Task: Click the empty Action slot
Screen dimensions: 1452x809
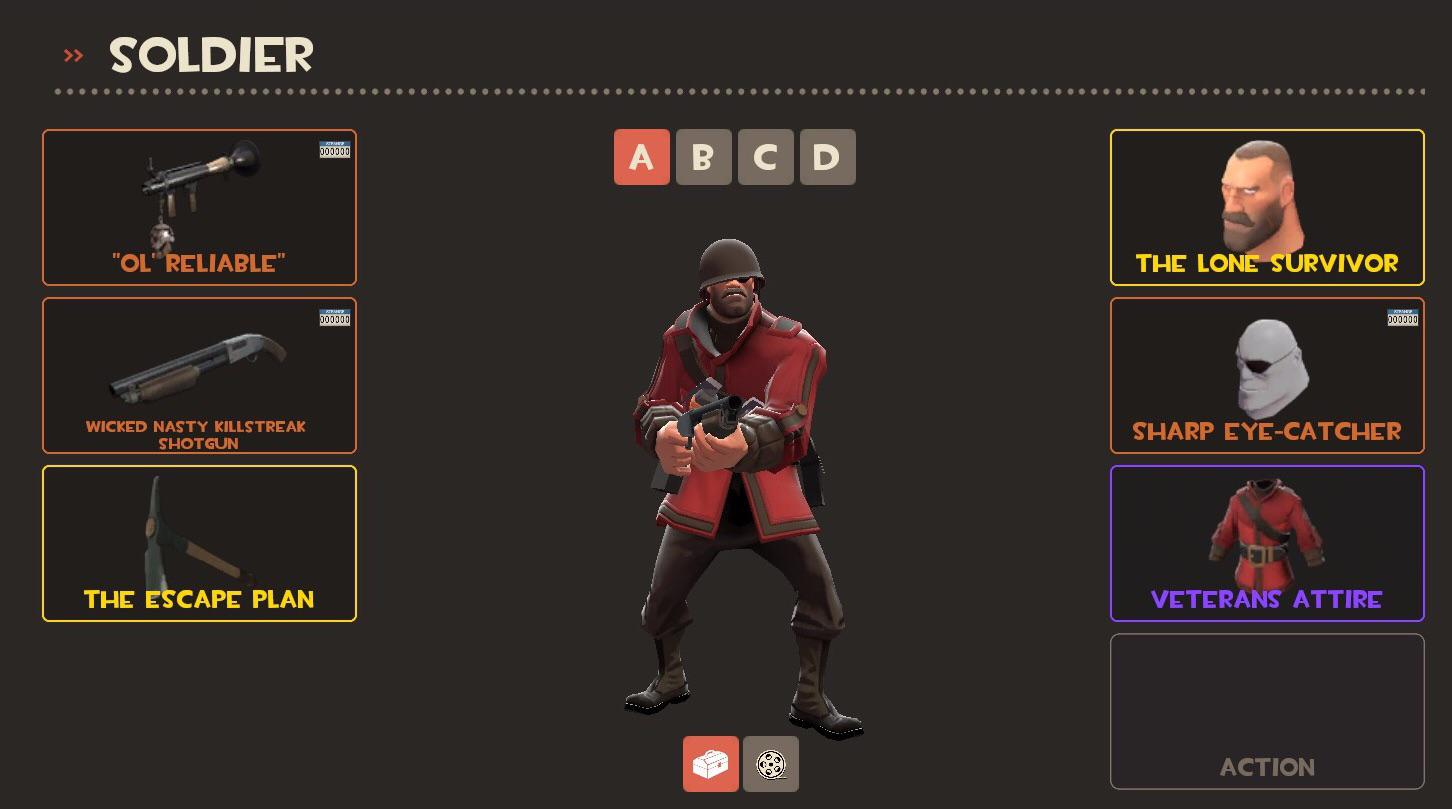Action: (1267, 710)
